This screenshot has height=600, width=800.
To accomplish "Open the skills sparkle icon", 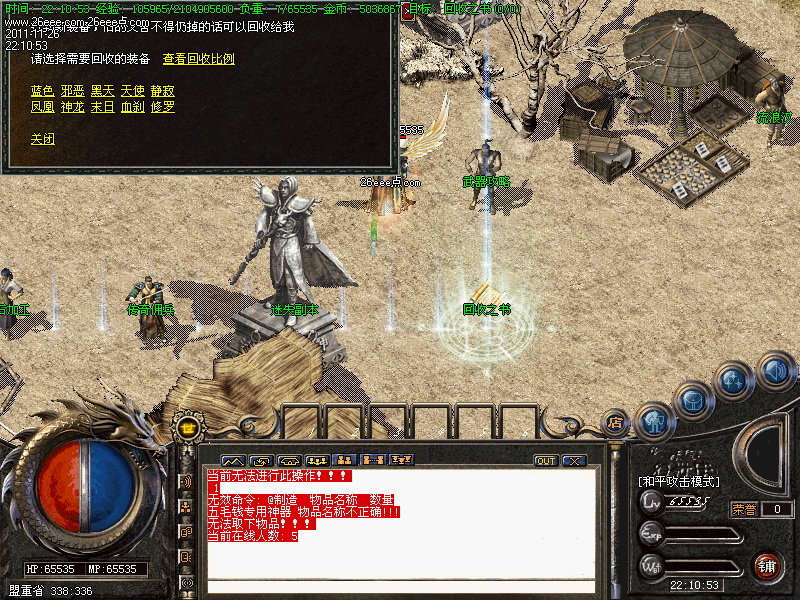I will tap(735, 381).
